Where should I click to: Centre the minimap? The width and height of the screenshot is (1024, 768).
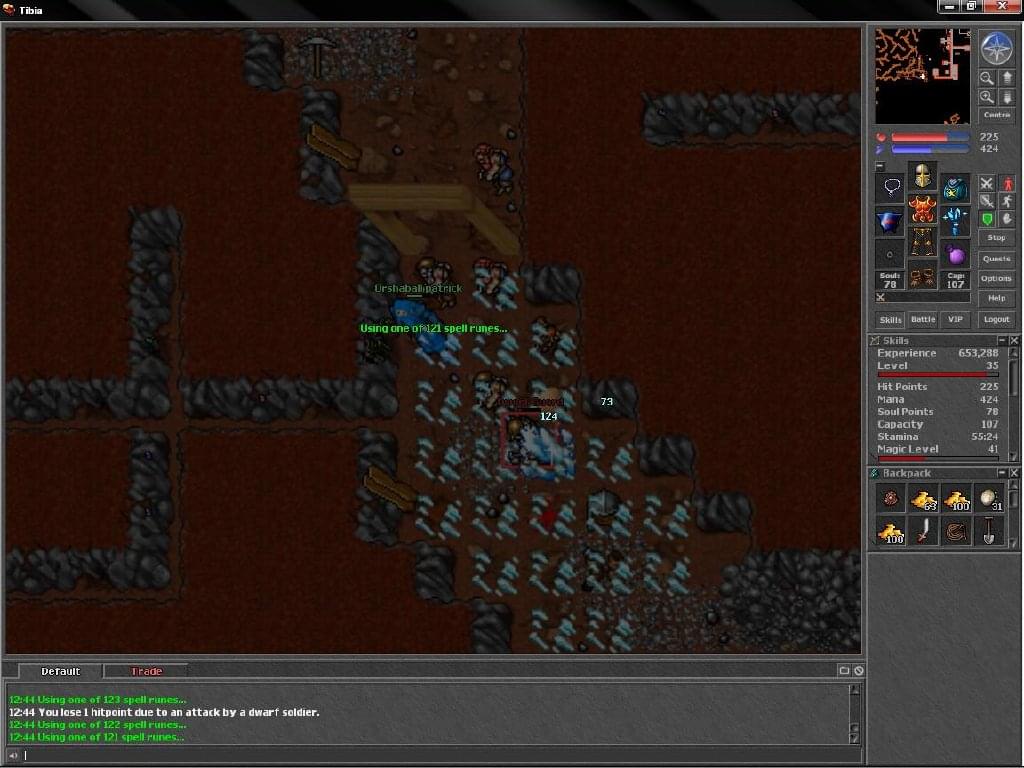point(996,115)
